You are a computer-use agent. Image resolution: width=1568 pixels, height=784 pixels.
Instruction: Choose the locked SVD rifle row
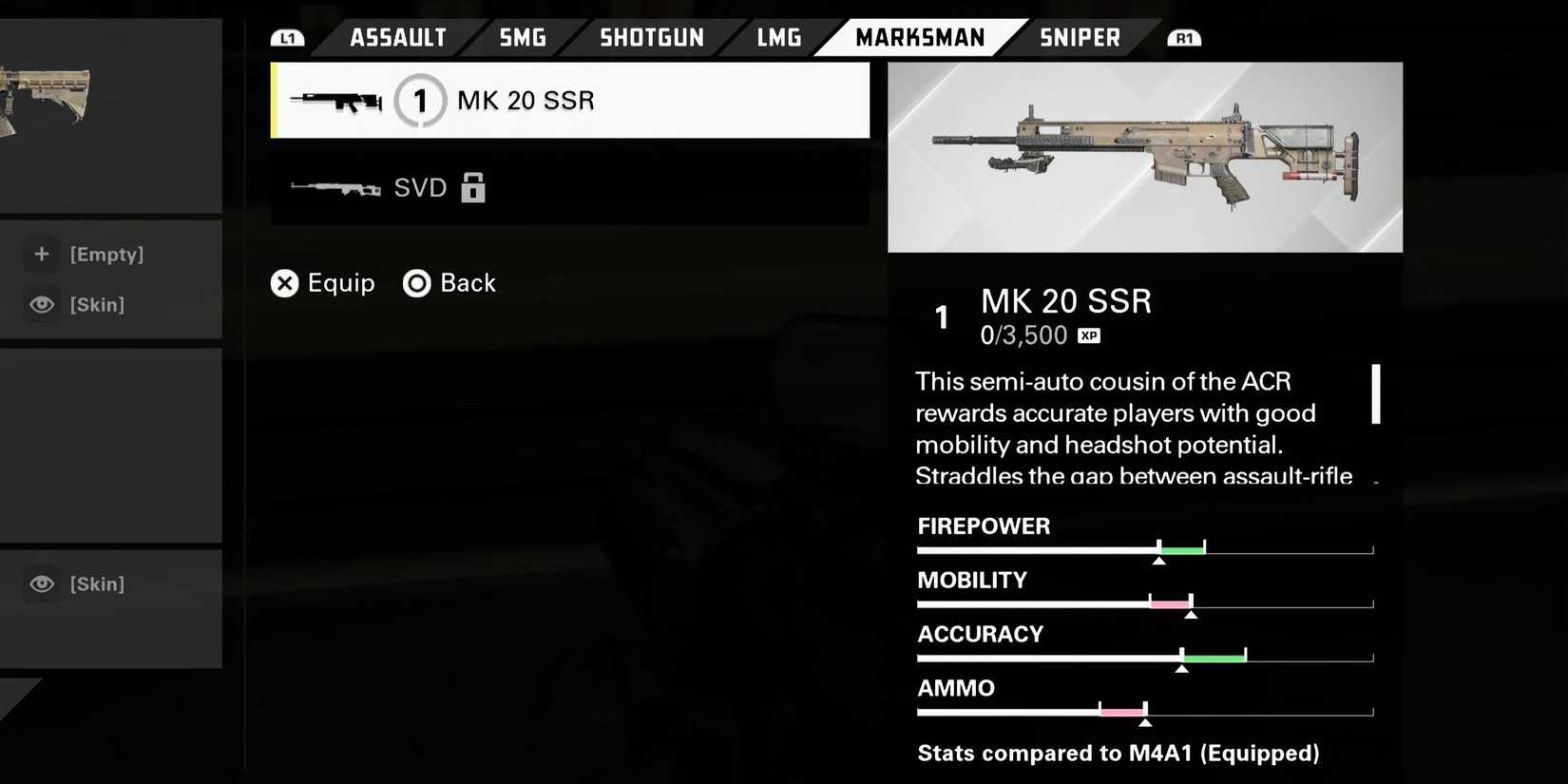(x=570, y=188)
